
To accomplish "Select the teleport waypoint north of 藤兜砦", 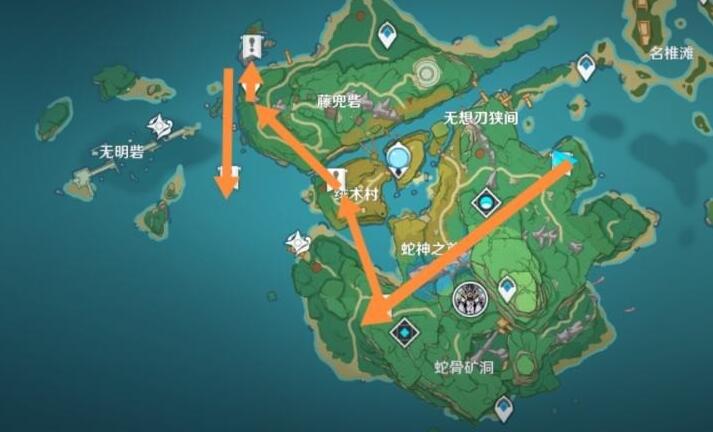I will [388, 37].
